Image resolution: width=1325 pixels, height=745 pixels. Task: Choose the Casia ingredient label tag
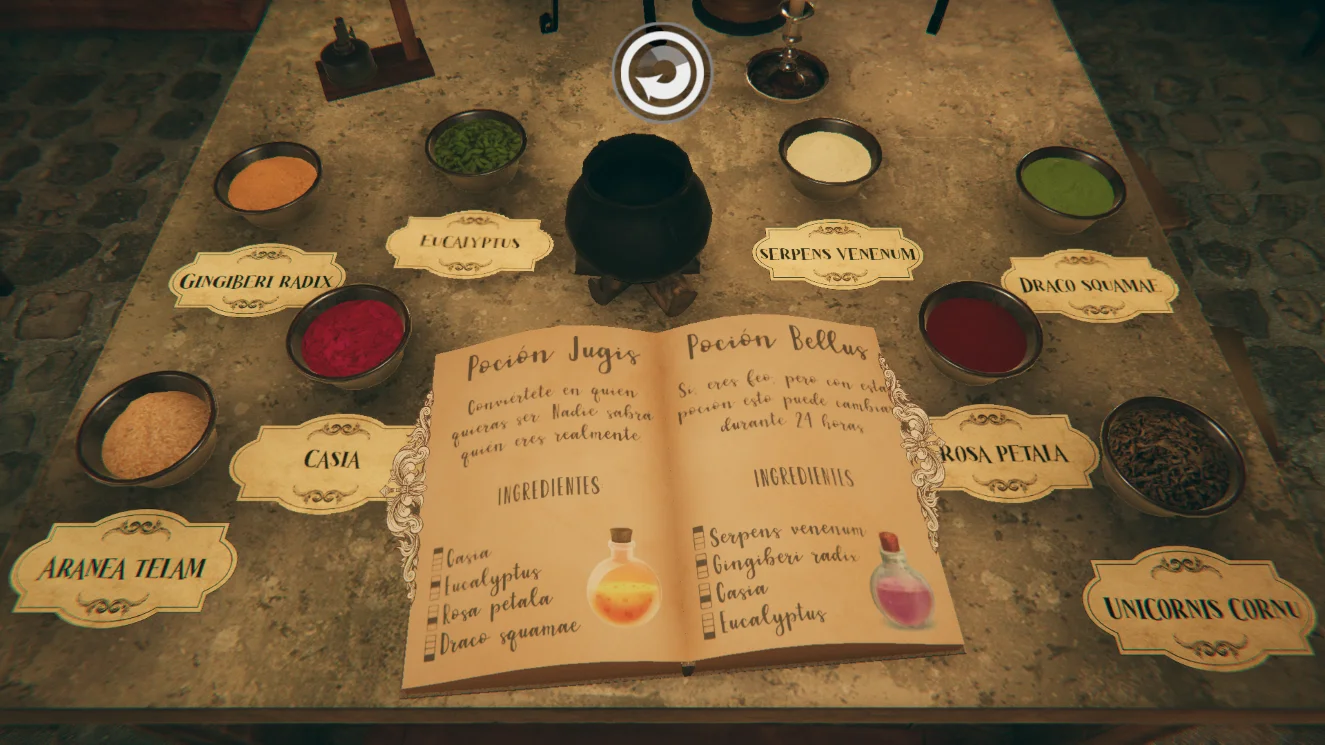[x=326, y=463]
